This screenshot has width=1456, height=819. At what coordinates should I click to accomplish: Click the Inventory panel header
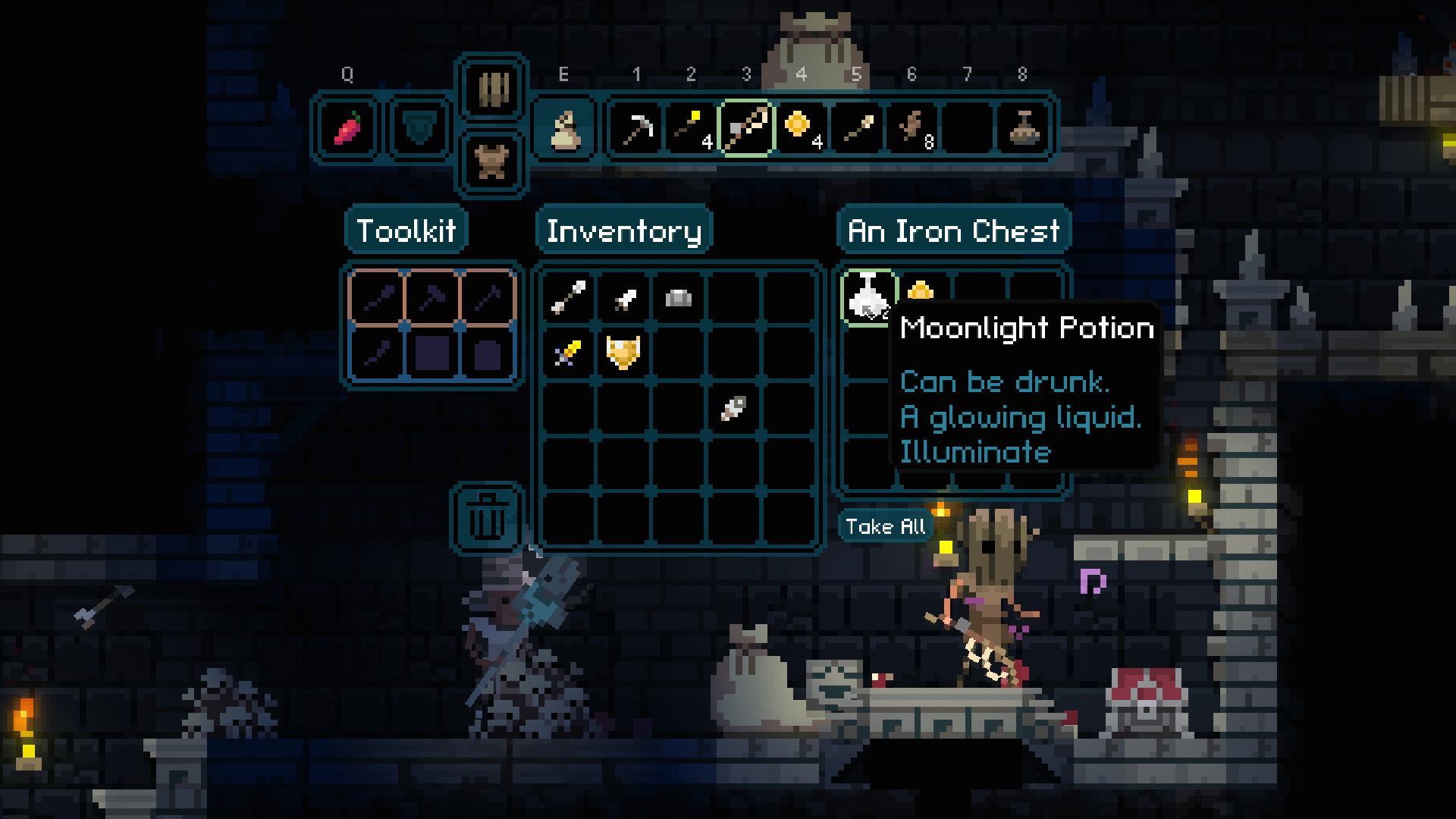(624, 229)
